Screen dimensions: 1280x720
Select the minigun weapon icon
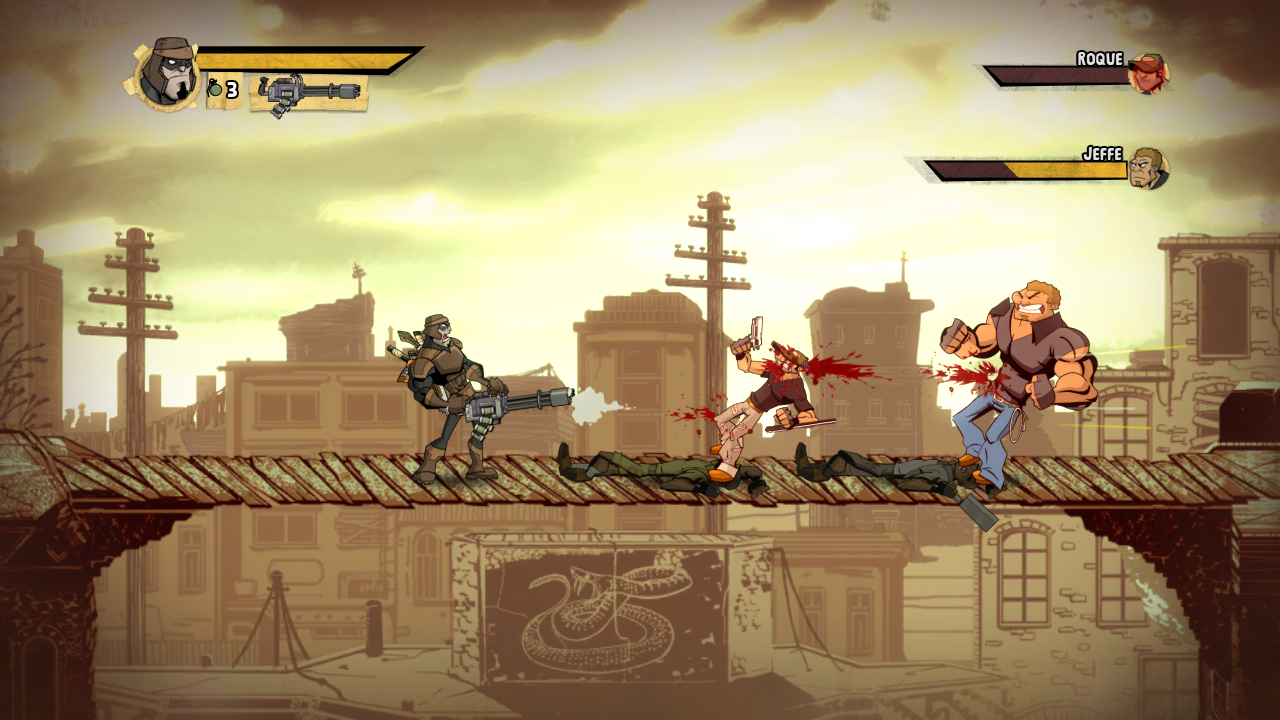(x=308, y=93)
